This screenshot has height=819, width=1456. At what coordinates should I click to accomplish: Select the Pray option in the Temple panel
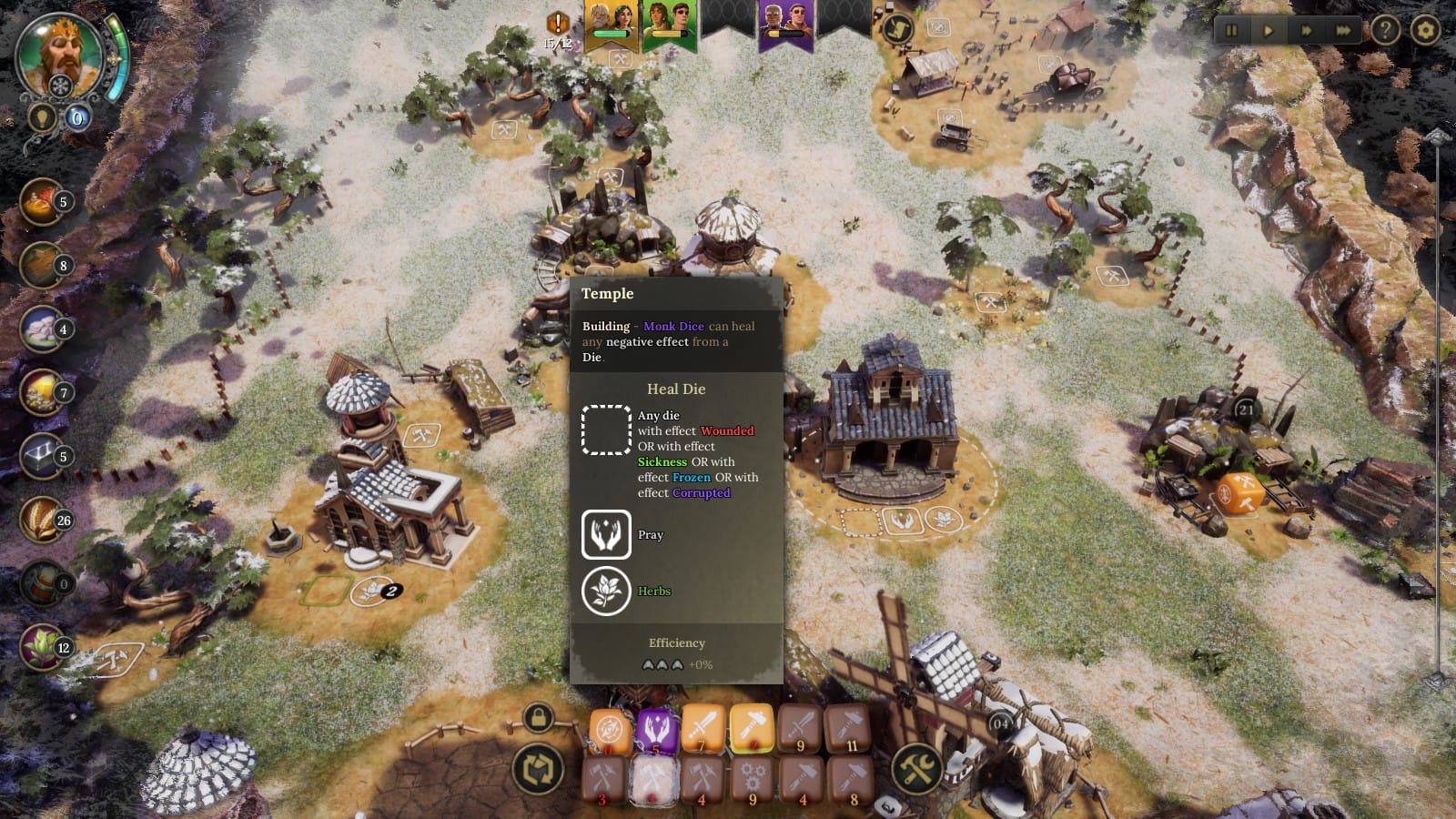pyautogui.click(x=607, y=535)
